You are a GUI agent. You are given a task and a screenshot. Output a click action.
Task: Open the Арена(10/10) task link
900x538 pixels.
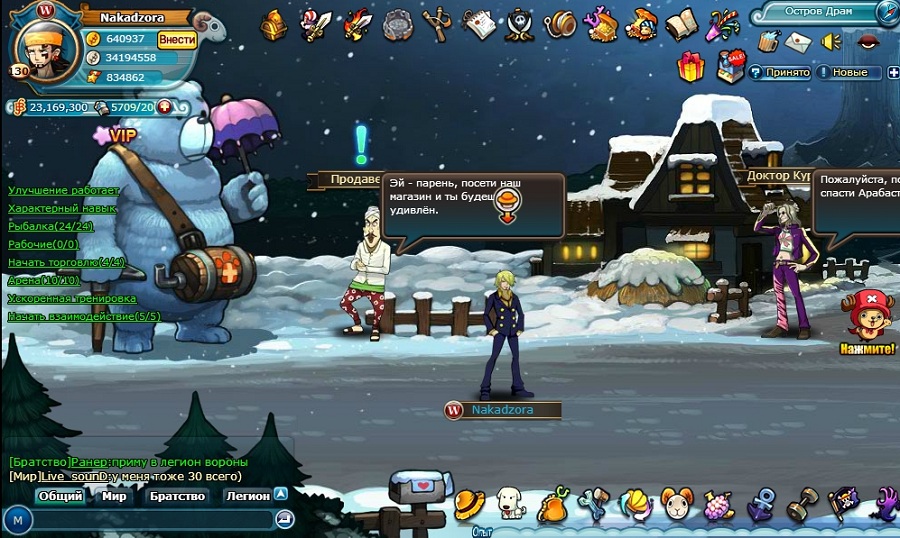coord(44,280)
